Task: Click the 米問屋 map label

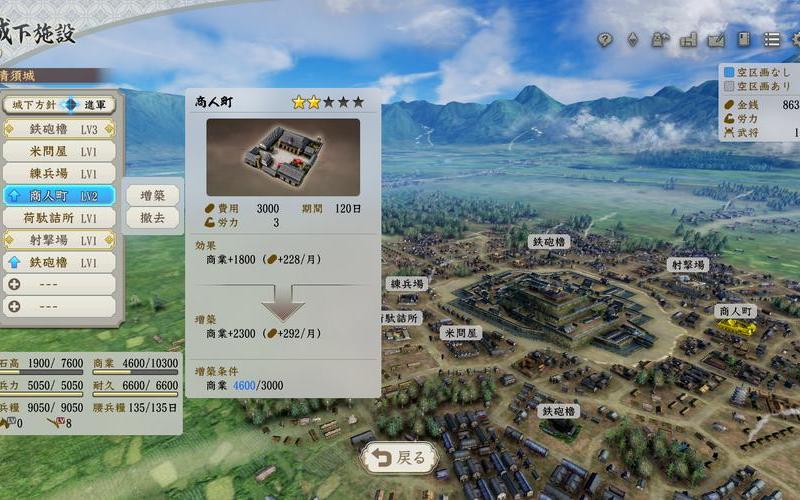Action: pyautogui.click(x=462, y=332)
